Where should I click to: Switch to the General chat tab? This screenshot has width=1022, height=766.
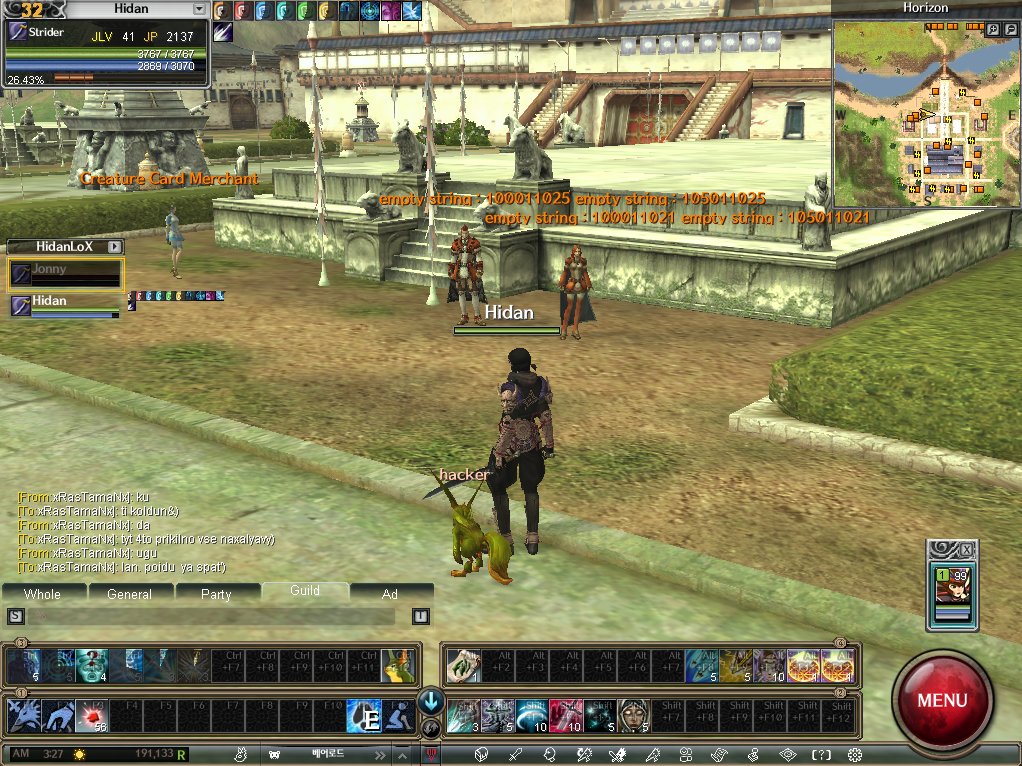click(x=130, y=594)
